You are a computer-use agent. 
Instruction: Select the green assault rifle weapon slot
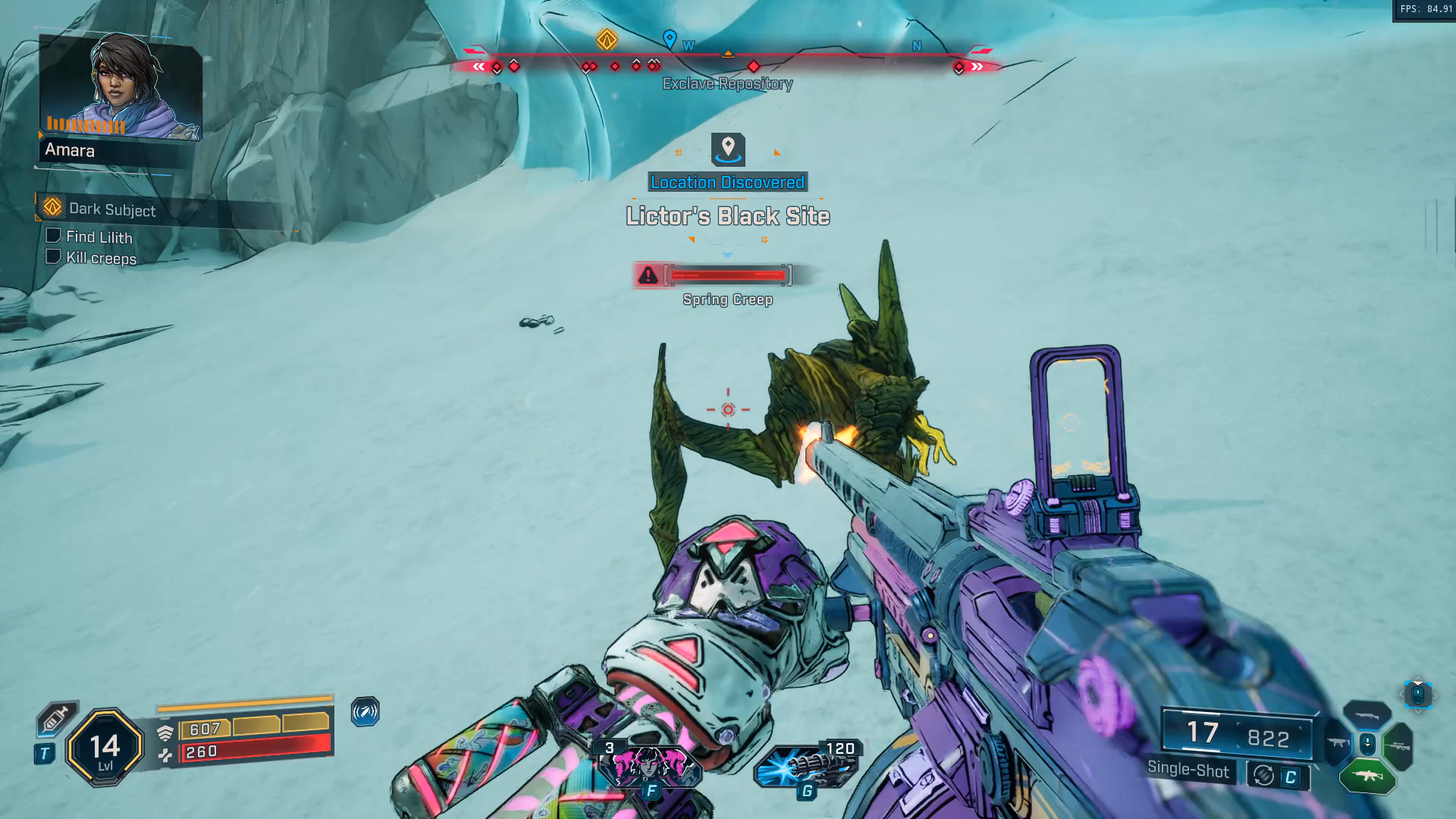[x=1367, y=777]
